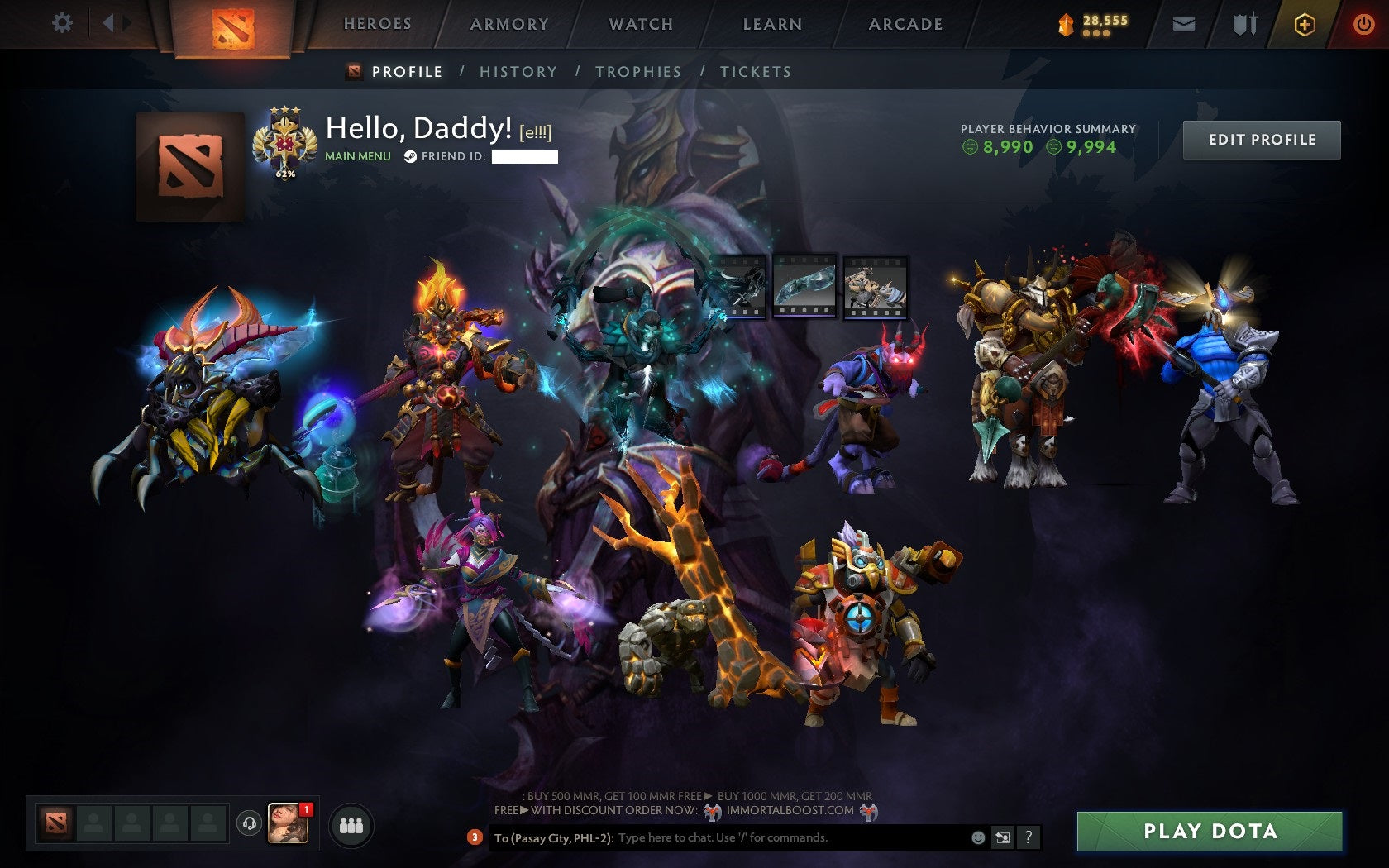Click the red power button icon
The width and height of the screenshot is (1389, 868).
point(1363,23)
